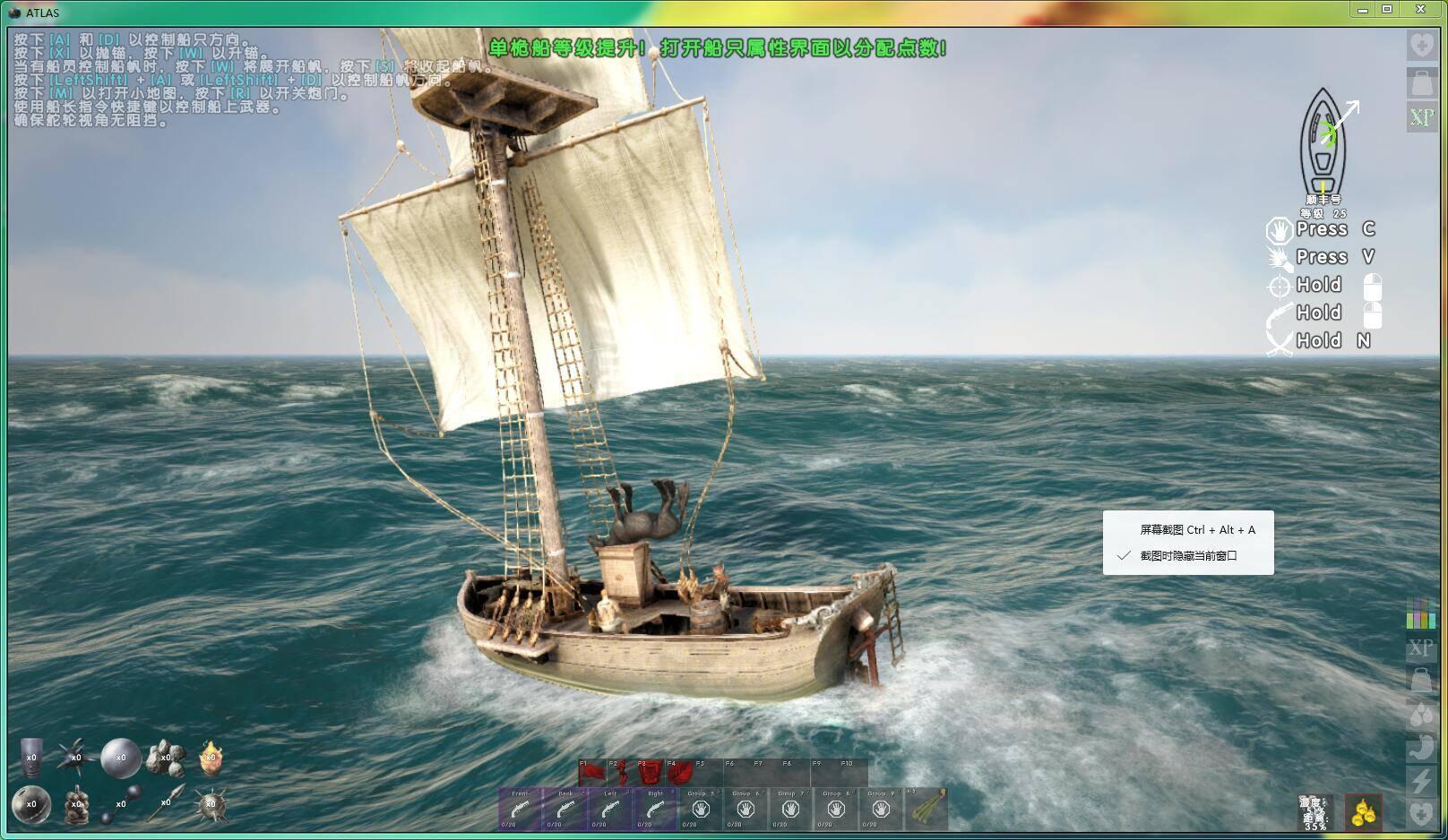Click the 屏幕截图 Ctrl+Alt+A menu entry

pos(1194,529)
